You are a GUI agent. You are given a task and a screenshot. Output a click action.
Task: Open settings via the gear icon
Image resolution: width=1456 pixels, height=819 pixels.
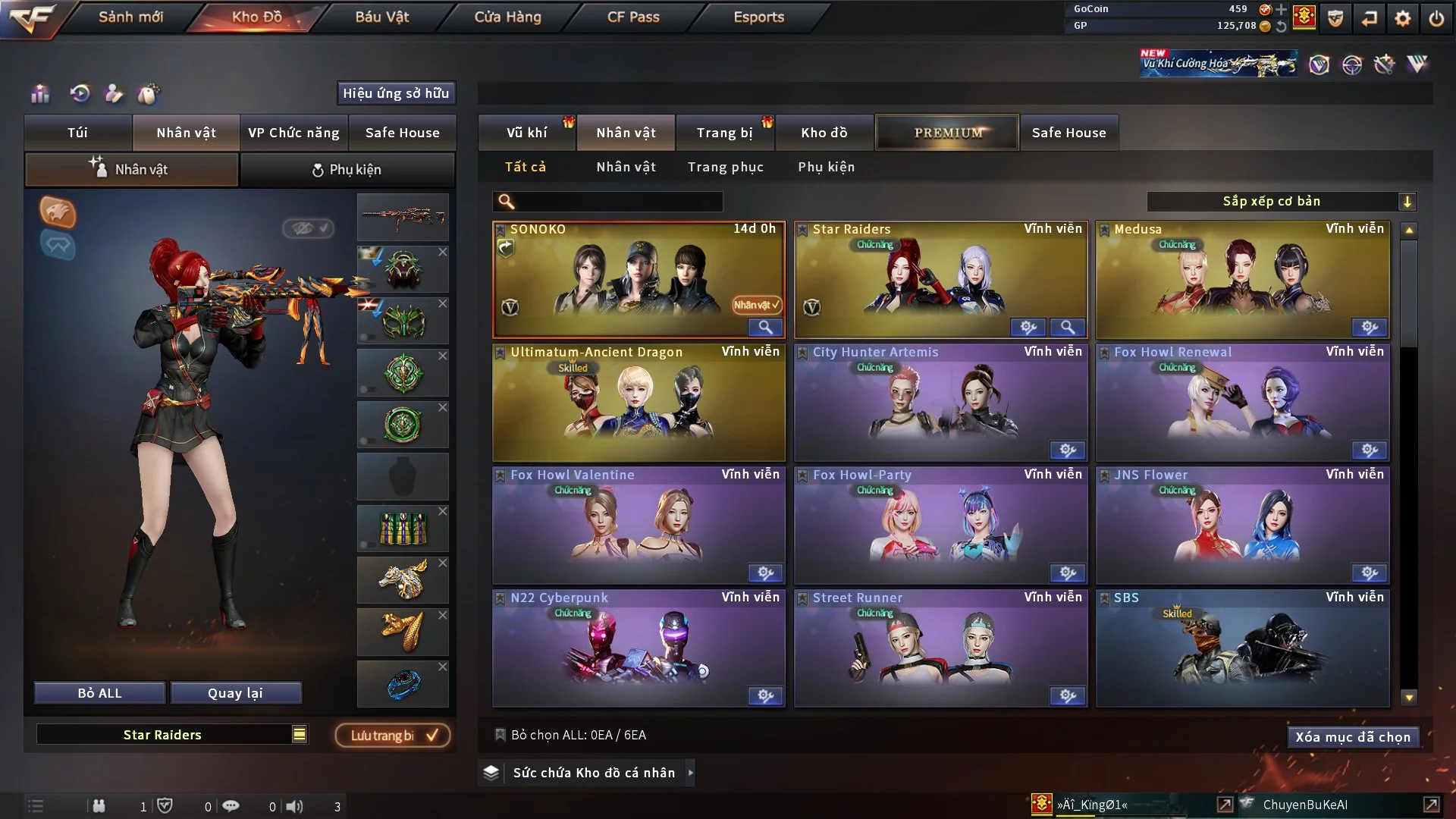tap(1402, 18)
